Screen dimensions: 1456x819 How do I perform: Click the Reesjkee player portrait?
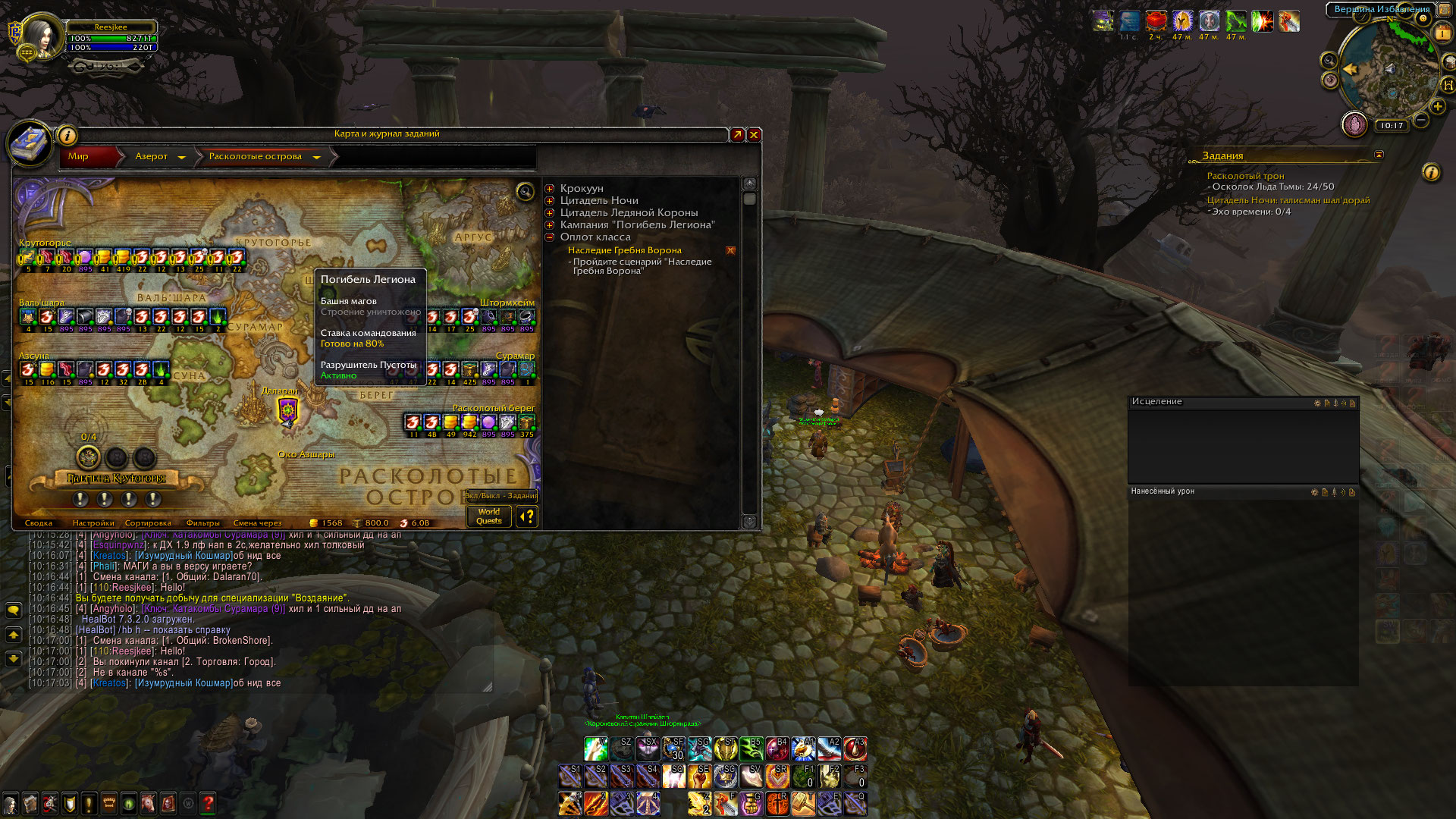[40, 36]
